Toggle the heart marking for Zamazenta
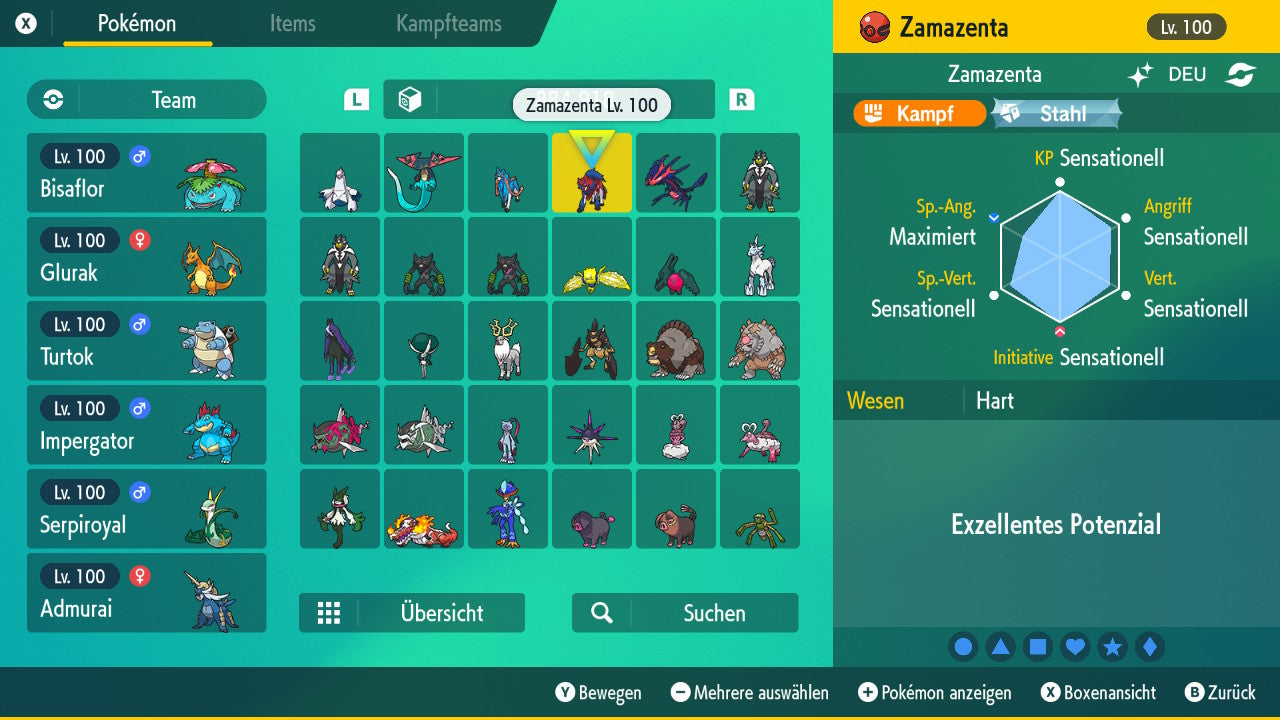 click(1075, 647)
